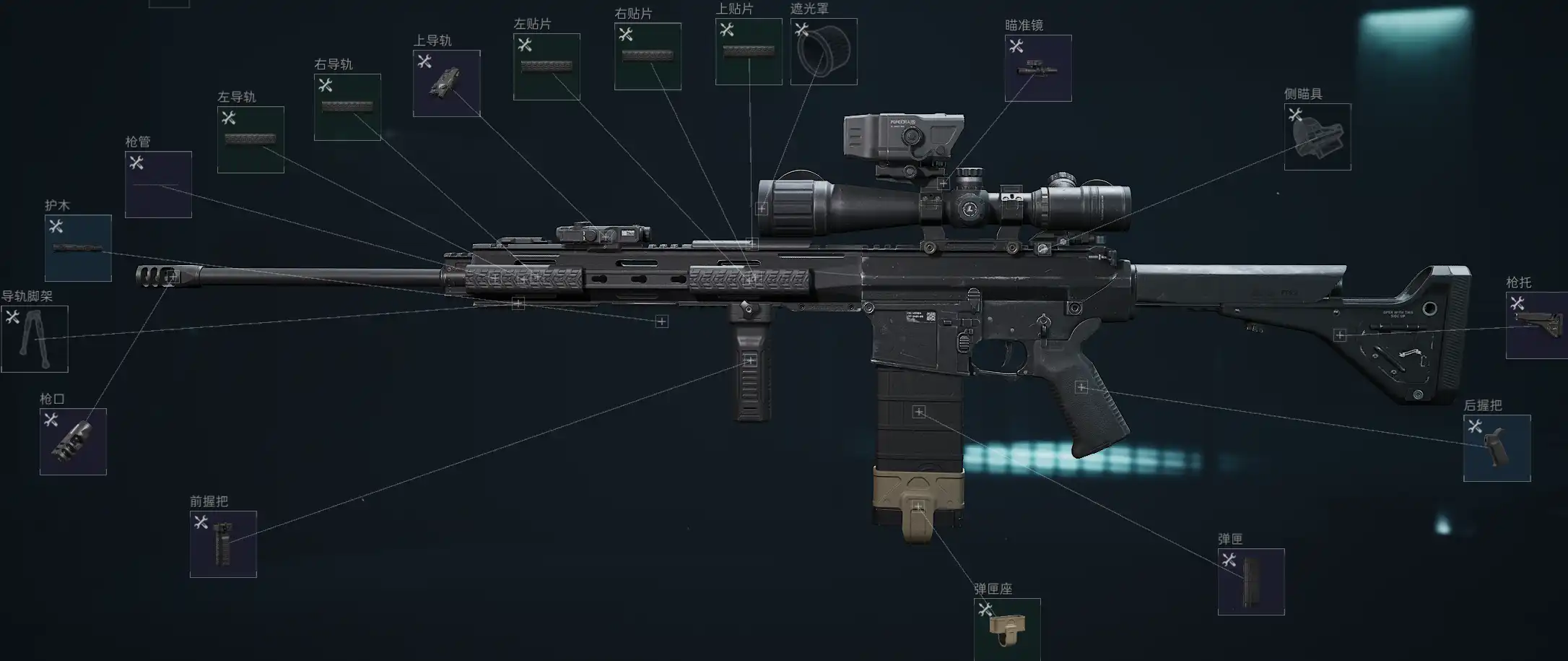Choose the 上导轨 top rail slot

(446, 83)
